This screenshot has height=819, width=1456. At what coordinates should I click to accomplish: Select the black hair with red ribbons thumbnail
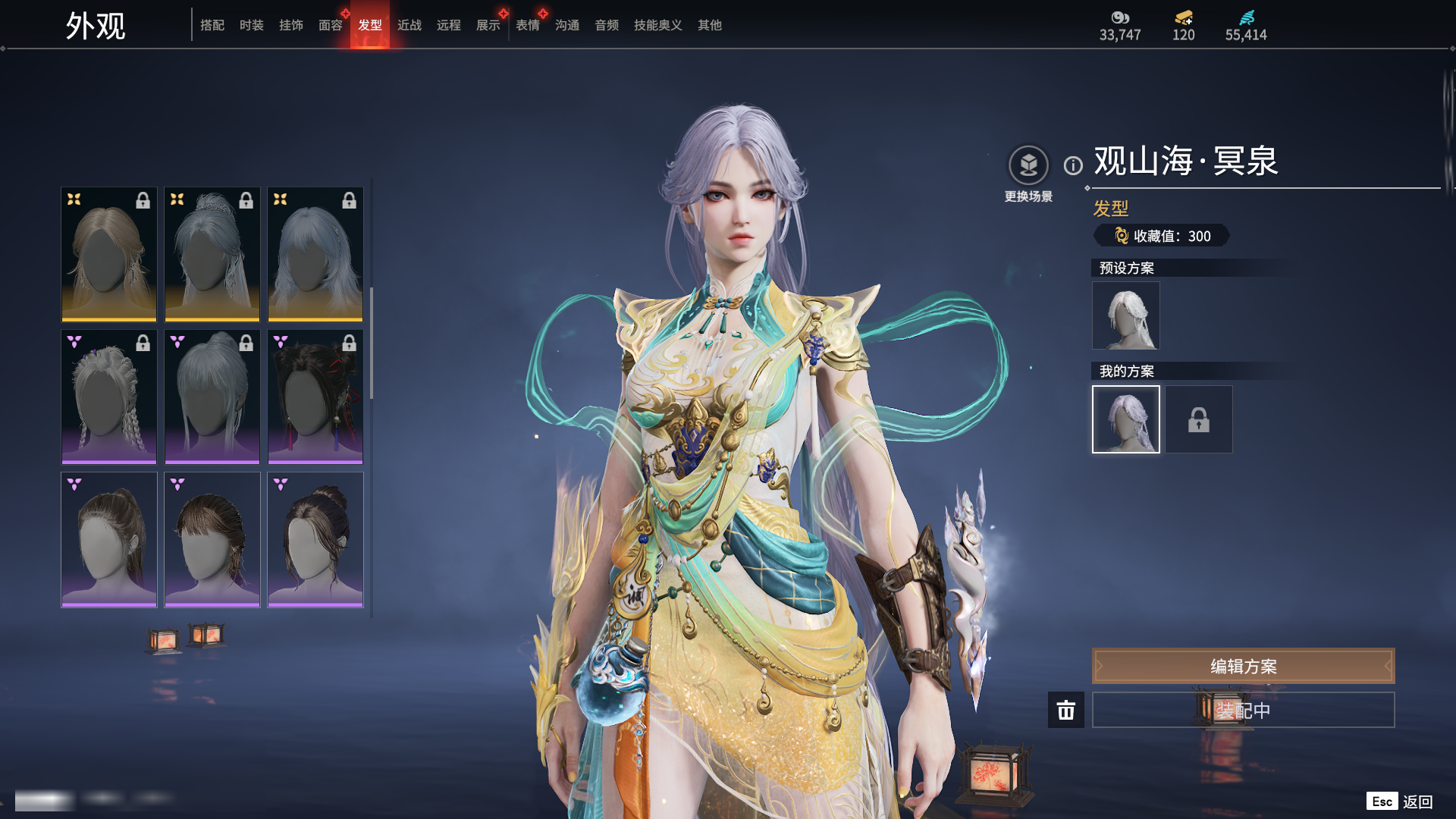pos(315,396)
